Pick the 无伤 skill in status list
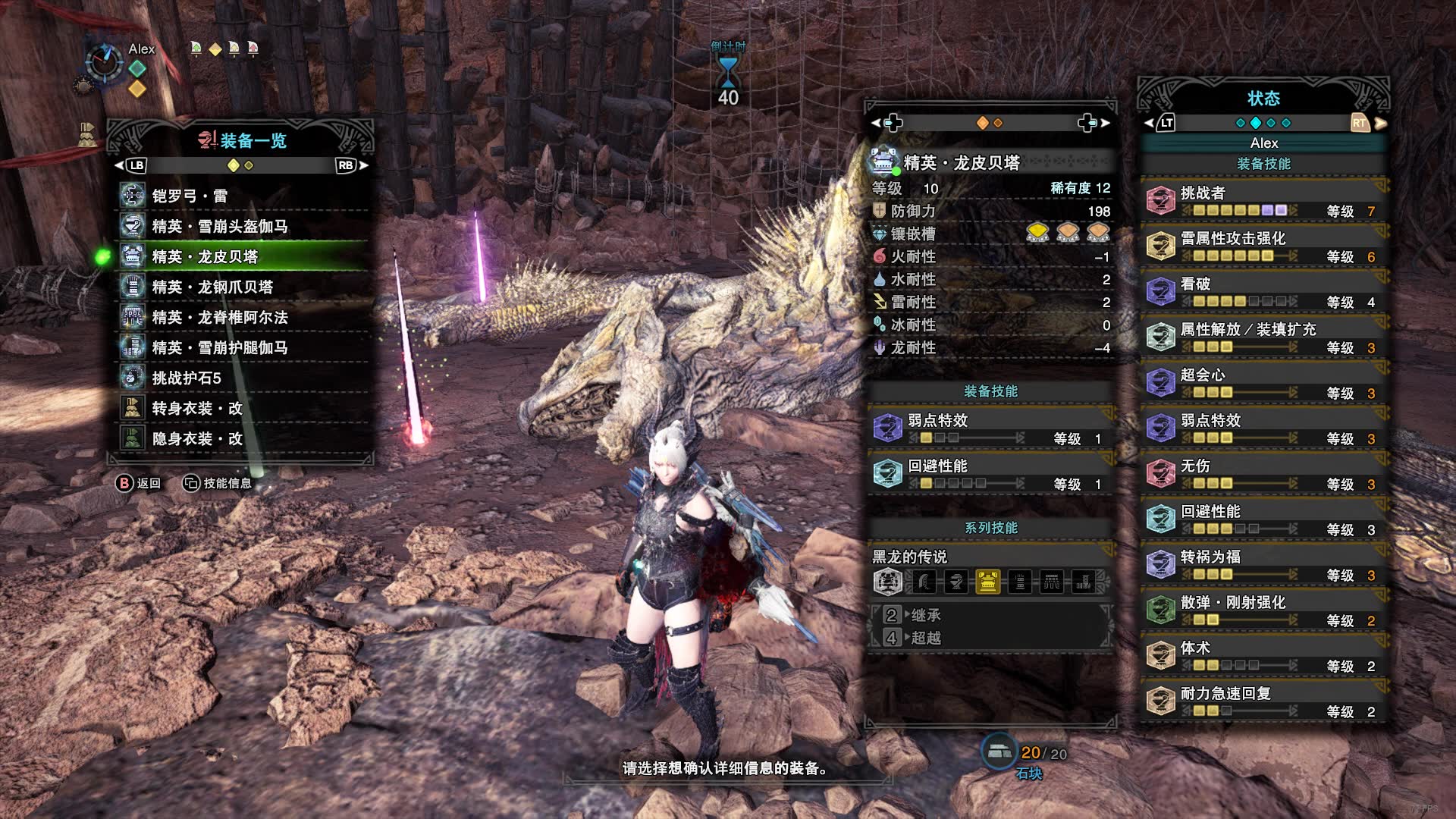This screenshot has width=1456, height=819. [x=1263, y=474]
